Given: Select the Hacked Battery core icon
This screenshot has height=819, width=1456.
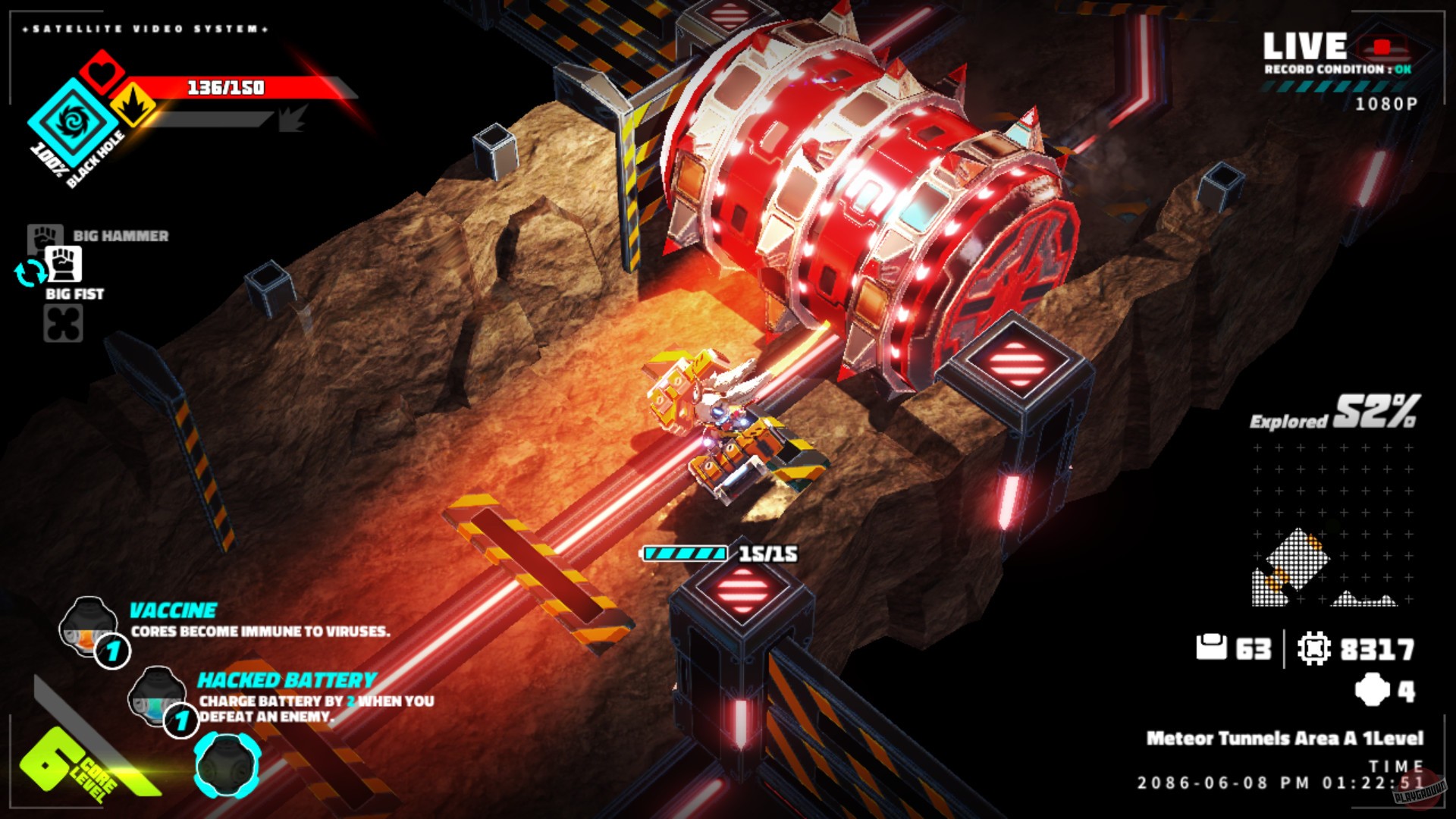Looking at the screenshot, I should (x=157, y=694).
